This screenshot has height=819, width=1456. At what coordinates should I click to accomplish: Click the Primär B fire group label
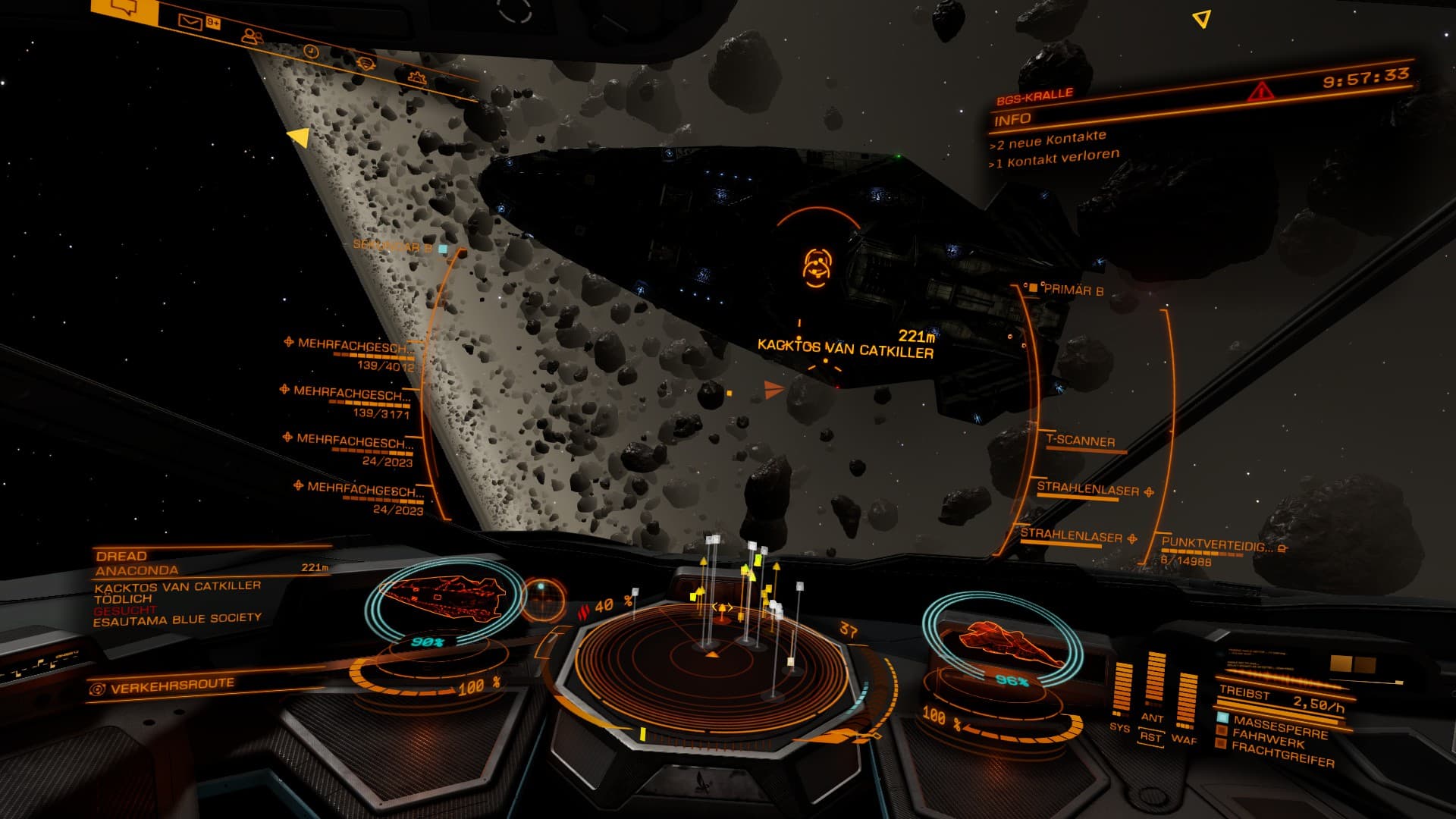click(x=1072, y=290)
